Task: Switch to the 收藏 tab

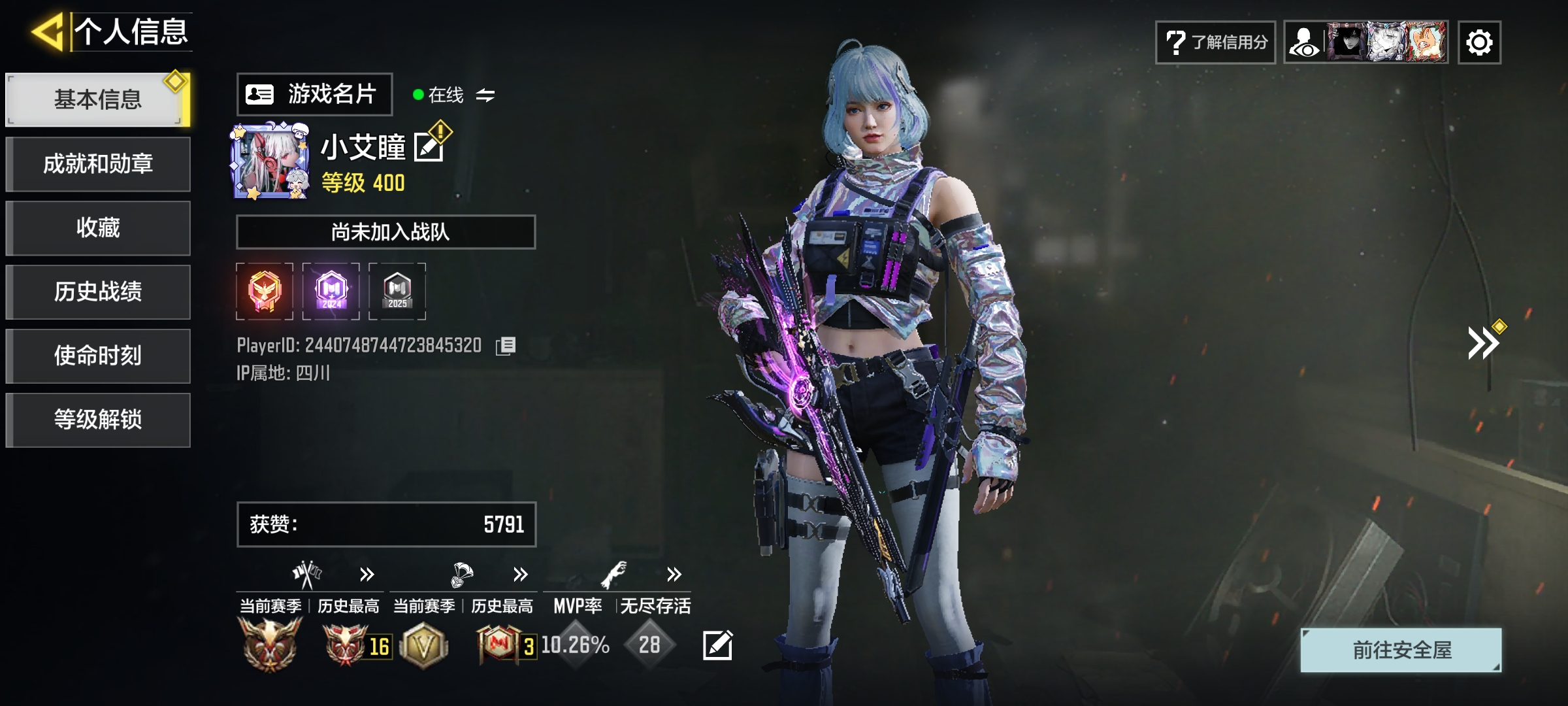Action: (x=97, y=227)
